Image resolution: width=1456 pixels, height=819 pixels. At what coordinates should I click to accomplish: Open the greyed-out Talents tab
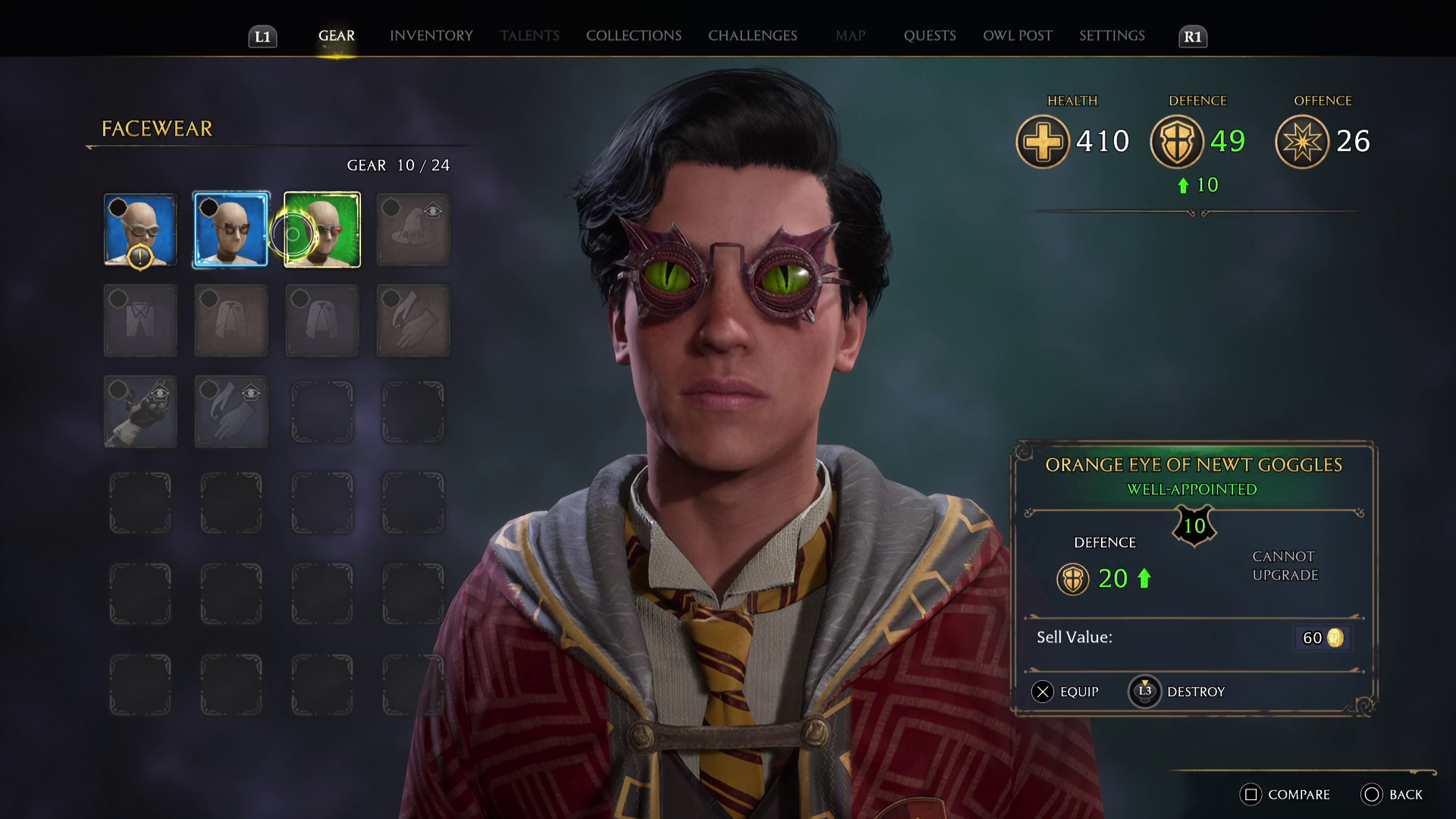pos(529,36)
